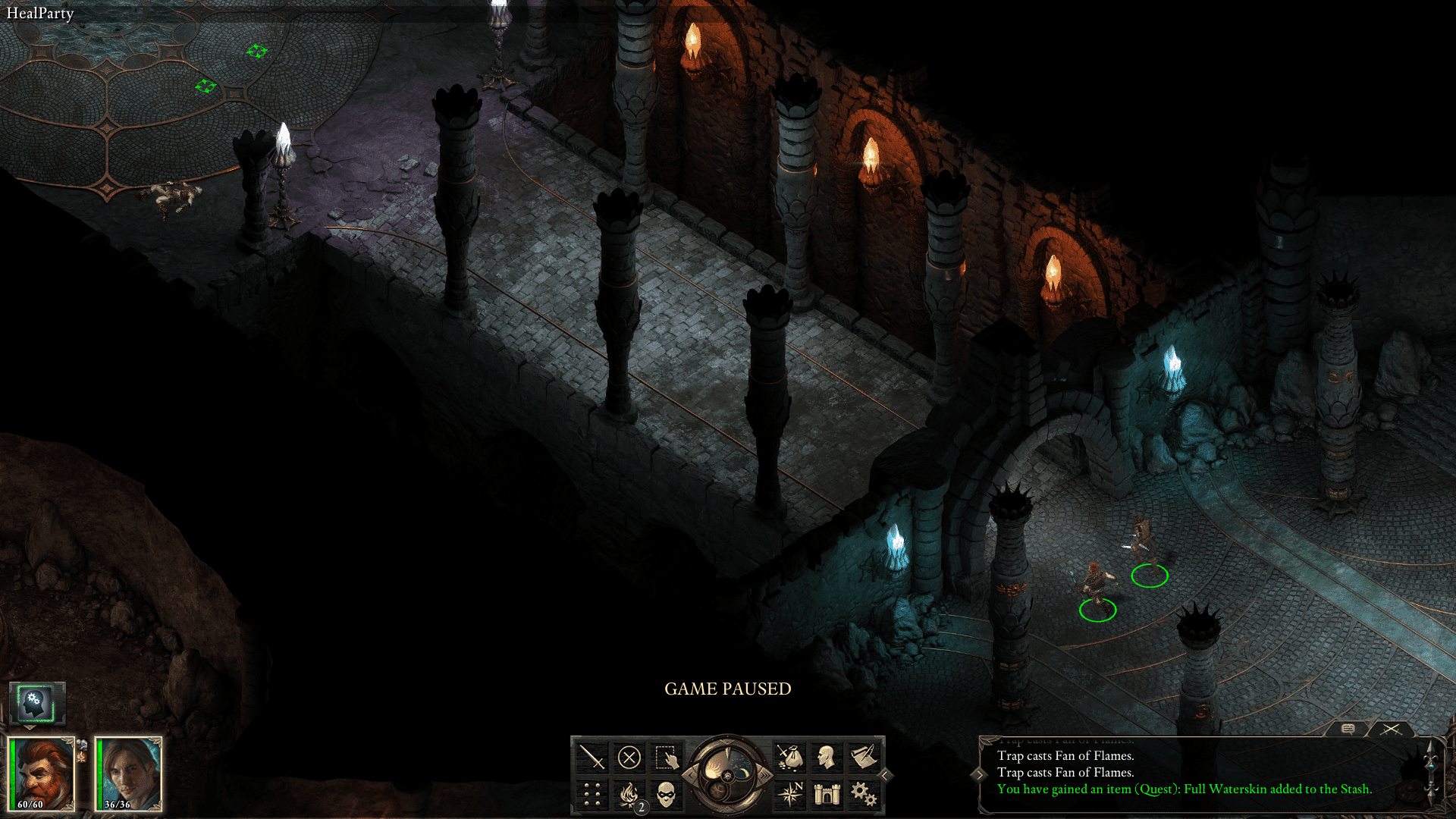This screenshot has width=1456, height=819.
Task: Toggle the Cancel Action circled X
Action: tap(629, 756)
